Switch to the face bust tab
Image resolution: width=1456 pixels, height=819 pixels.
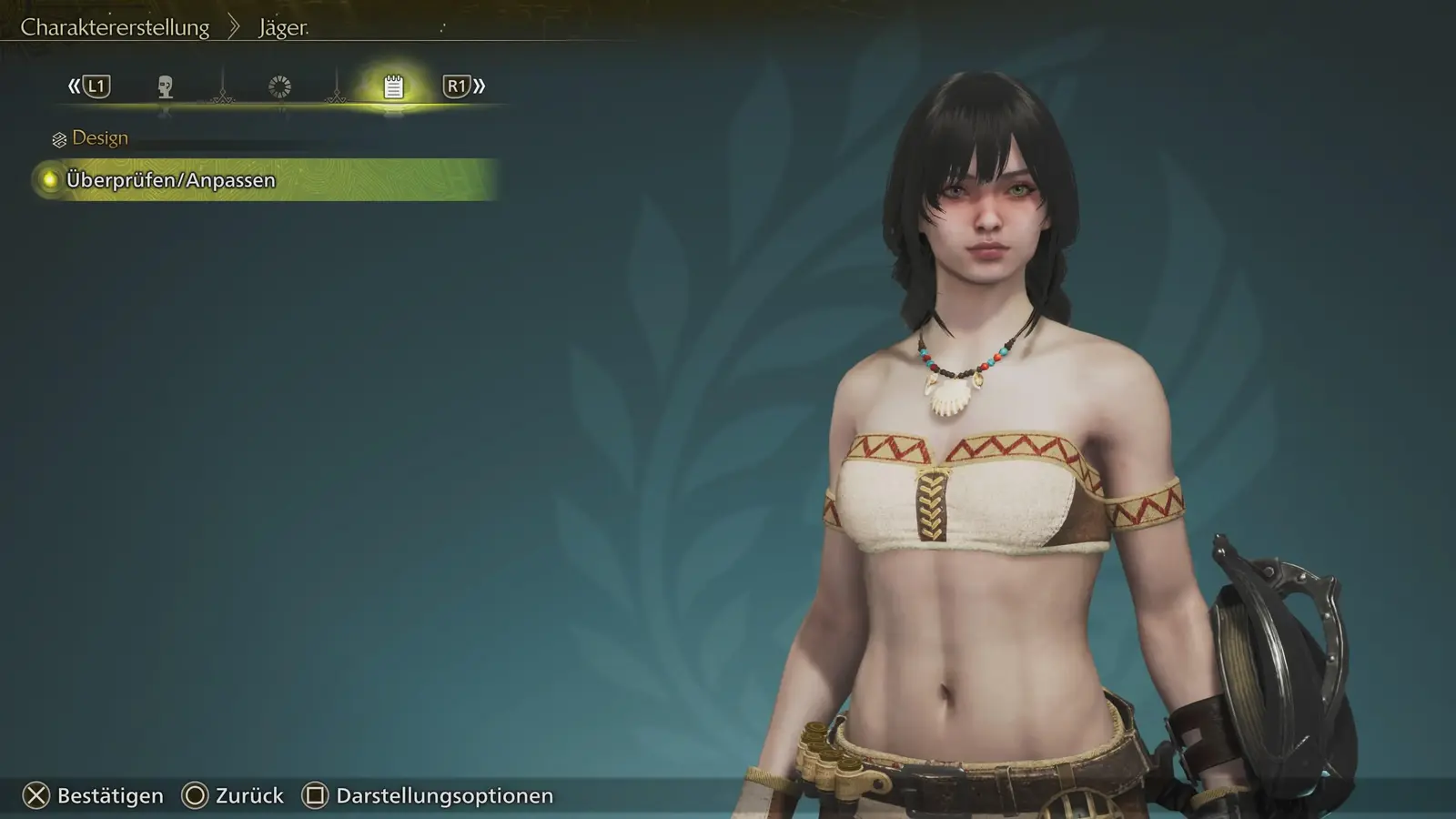[165, 86]
